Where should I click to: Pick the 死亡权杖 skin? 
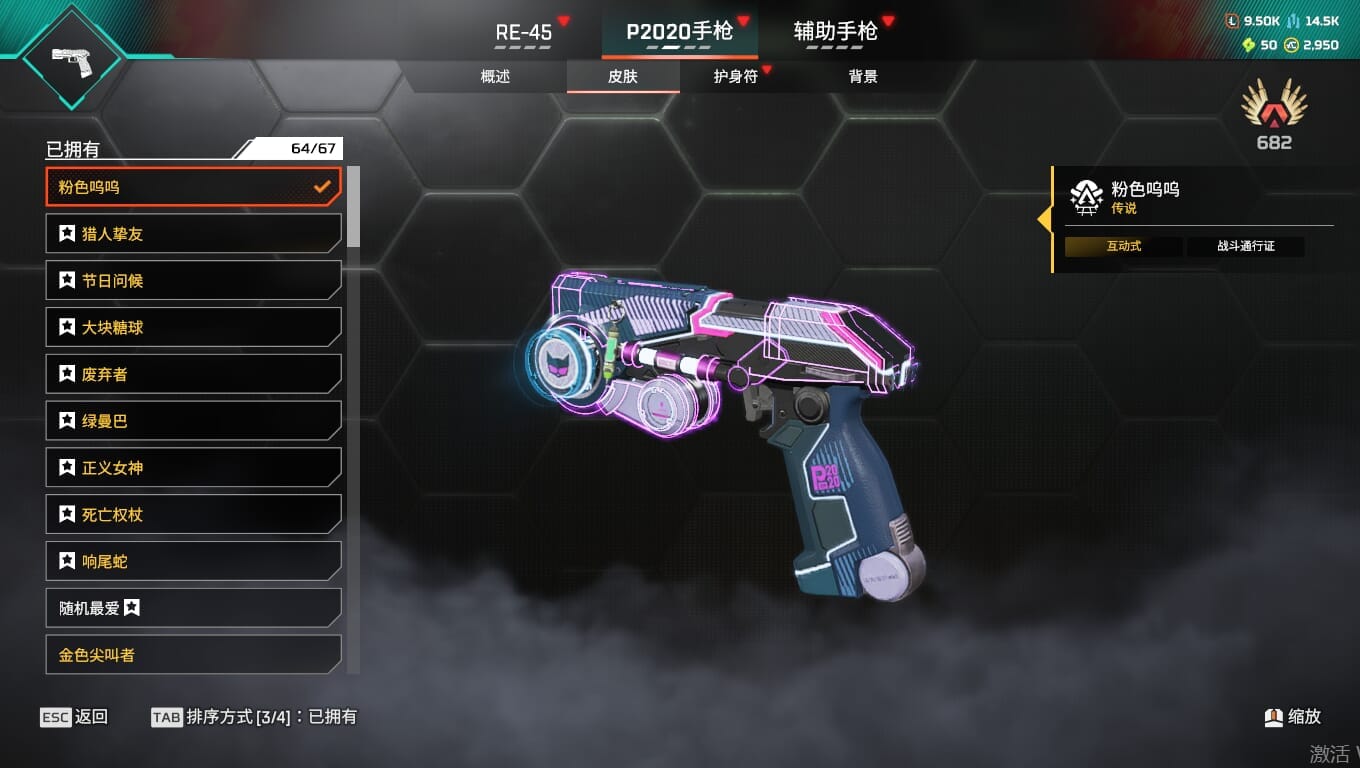click(x=194, y=515)
